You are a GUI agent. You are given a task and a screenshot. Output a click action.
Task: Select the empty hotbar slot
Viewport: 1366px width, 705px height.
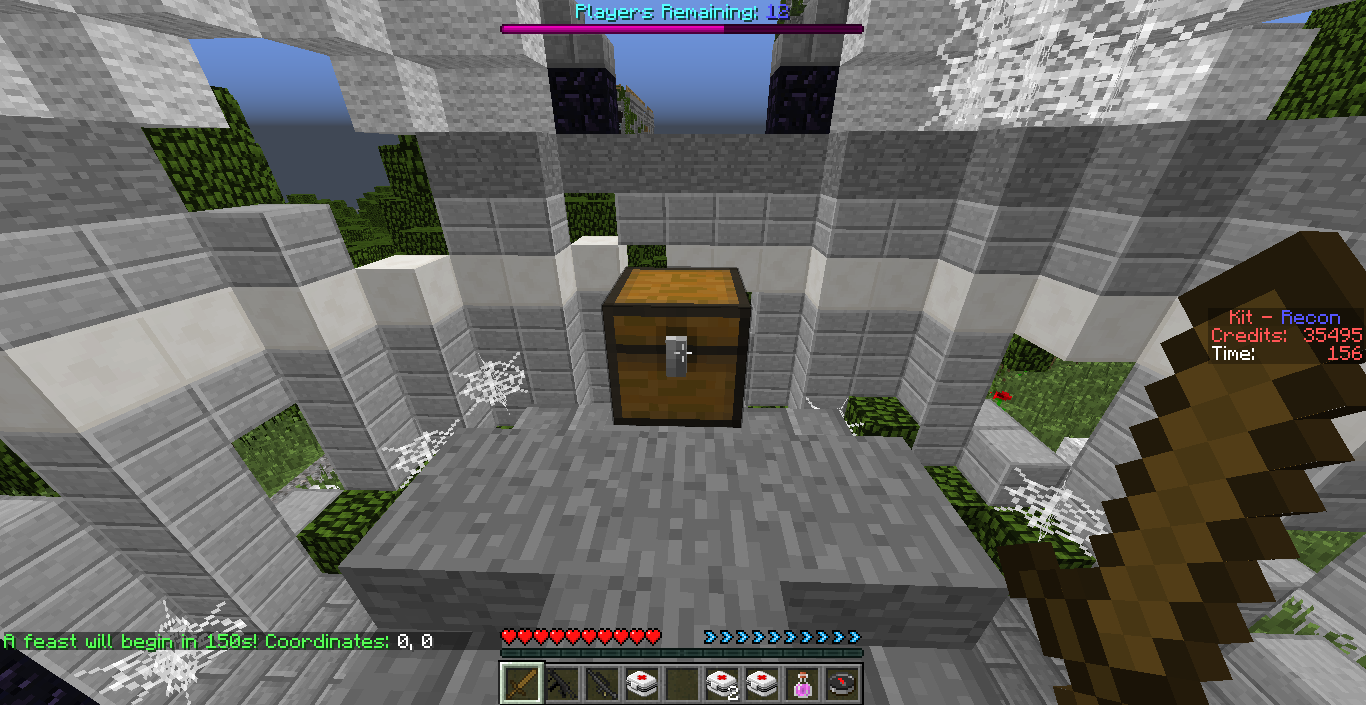pyautogui.click(x=681, y=683)
